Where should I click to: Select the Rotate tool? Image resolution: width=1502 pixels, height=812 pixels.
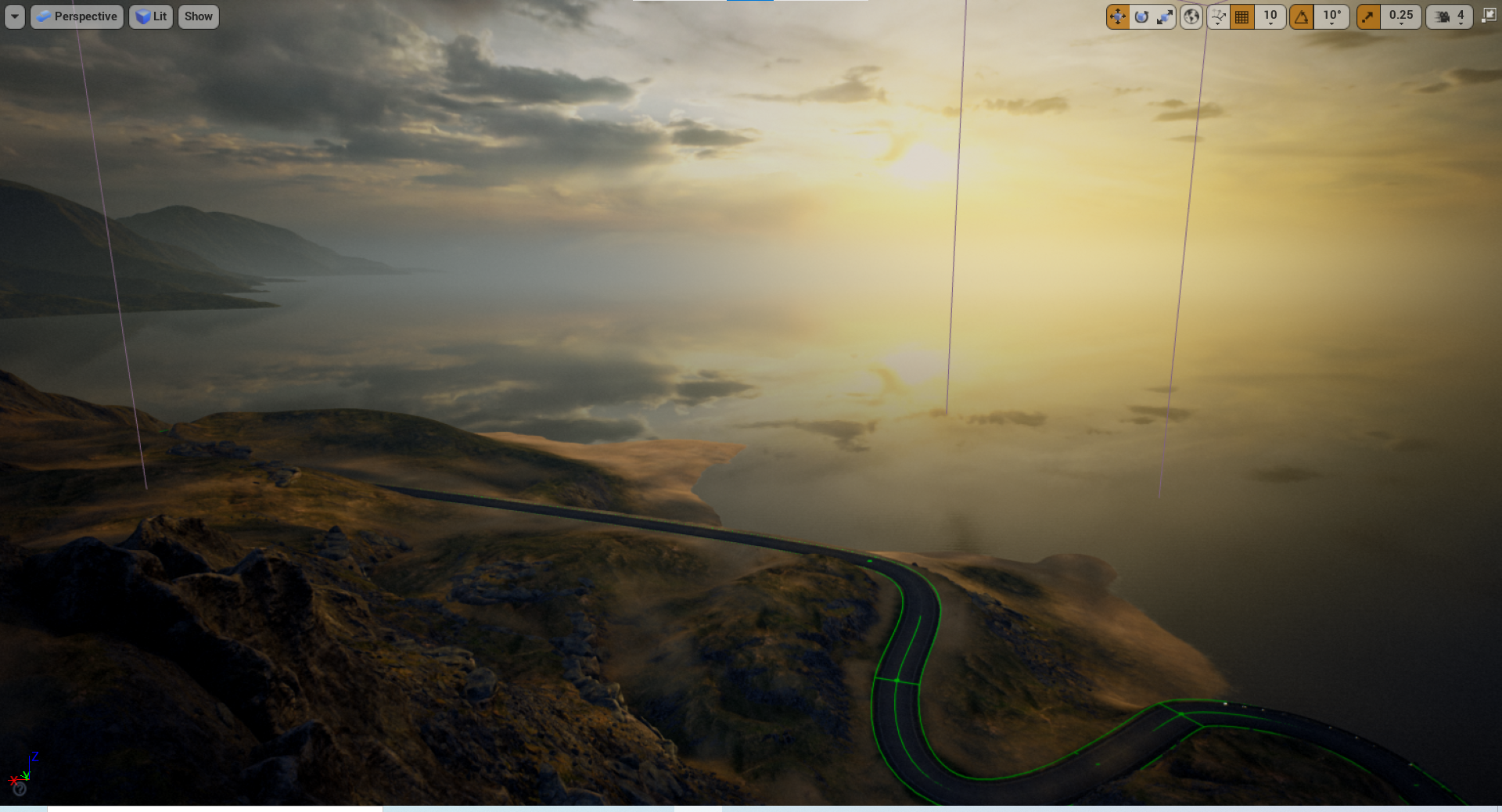(x=1141, y=16)
